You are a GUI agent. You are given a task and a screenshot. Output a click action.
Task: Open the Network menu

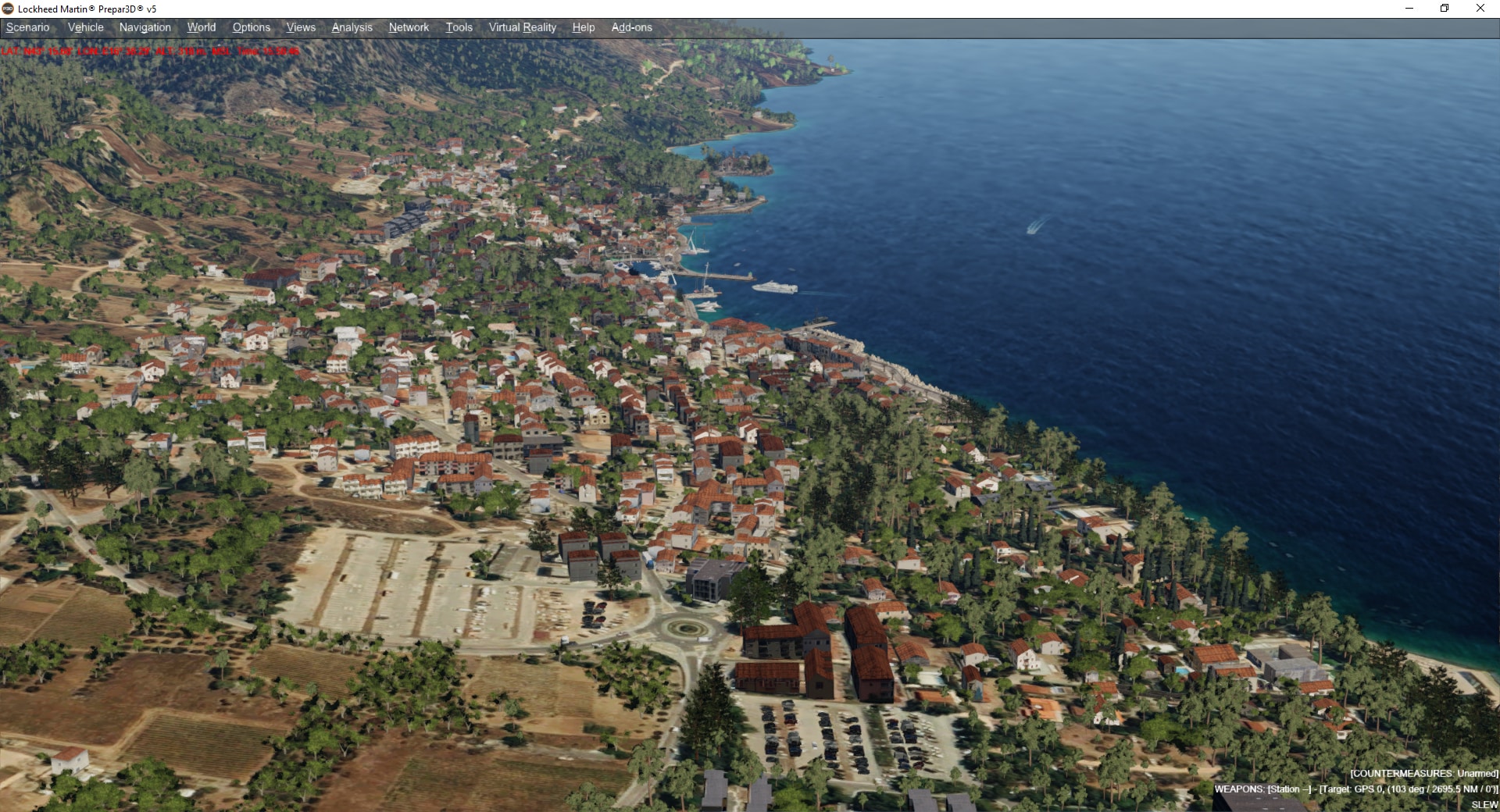(x=409, y=27)
